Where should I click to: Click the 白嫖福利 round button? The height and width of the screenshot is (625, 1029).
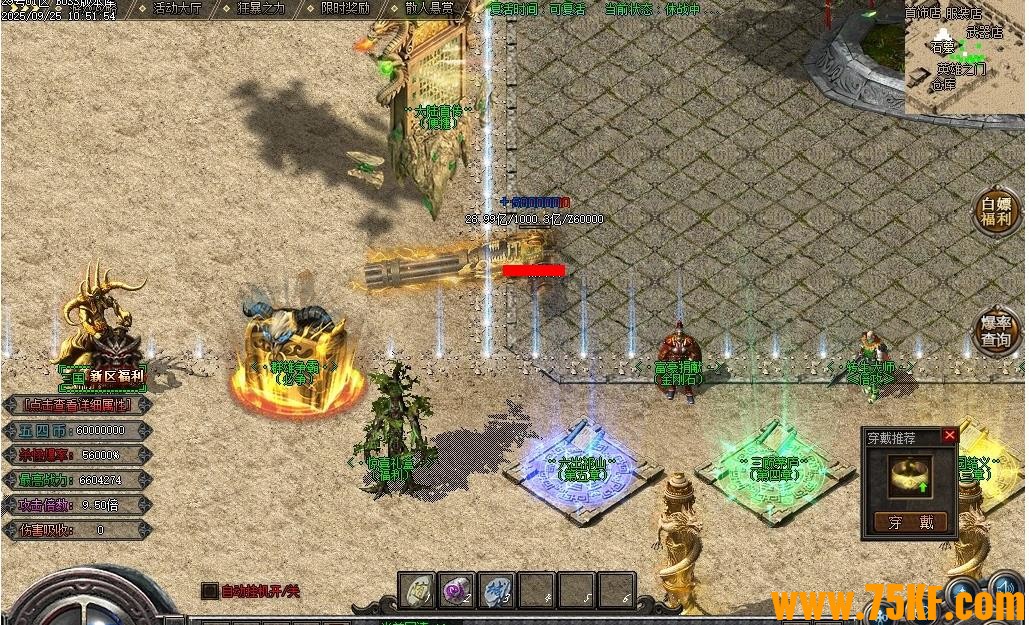[x=996, y=211]
